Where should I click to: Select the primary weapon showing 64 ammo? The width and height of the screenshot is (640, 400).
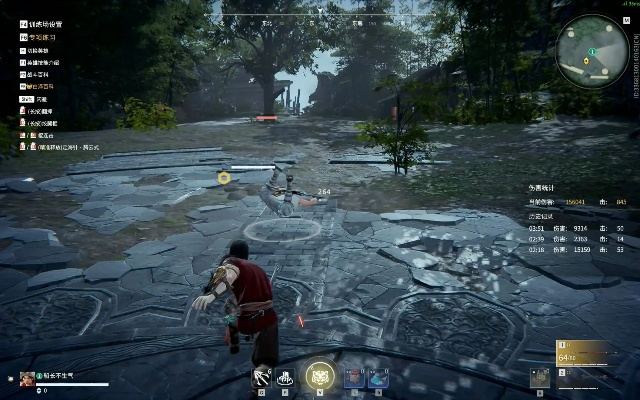tap(582, 352)
